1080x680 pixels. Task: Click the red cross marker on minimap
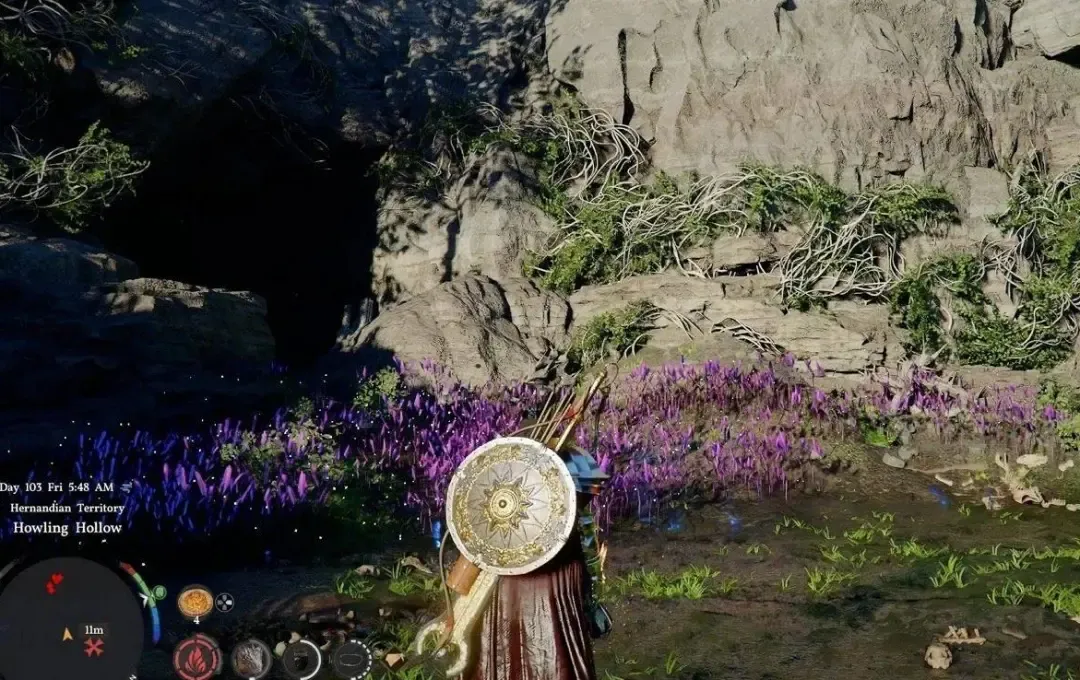tap(94, 648)
